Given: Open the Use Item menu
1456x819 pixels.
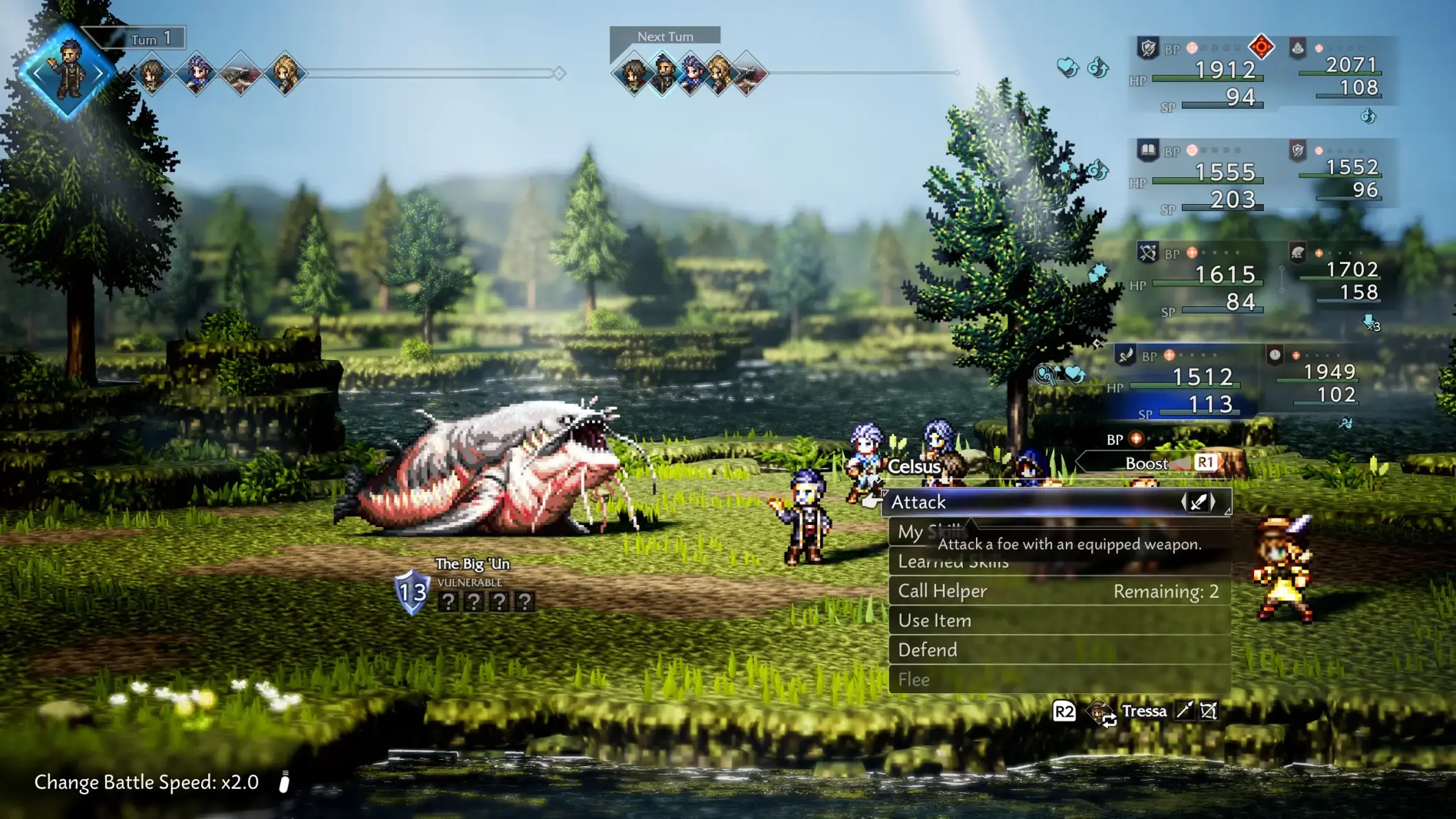Looking at the screenshot, I should pyautogui.click(x=1058, y=620).
